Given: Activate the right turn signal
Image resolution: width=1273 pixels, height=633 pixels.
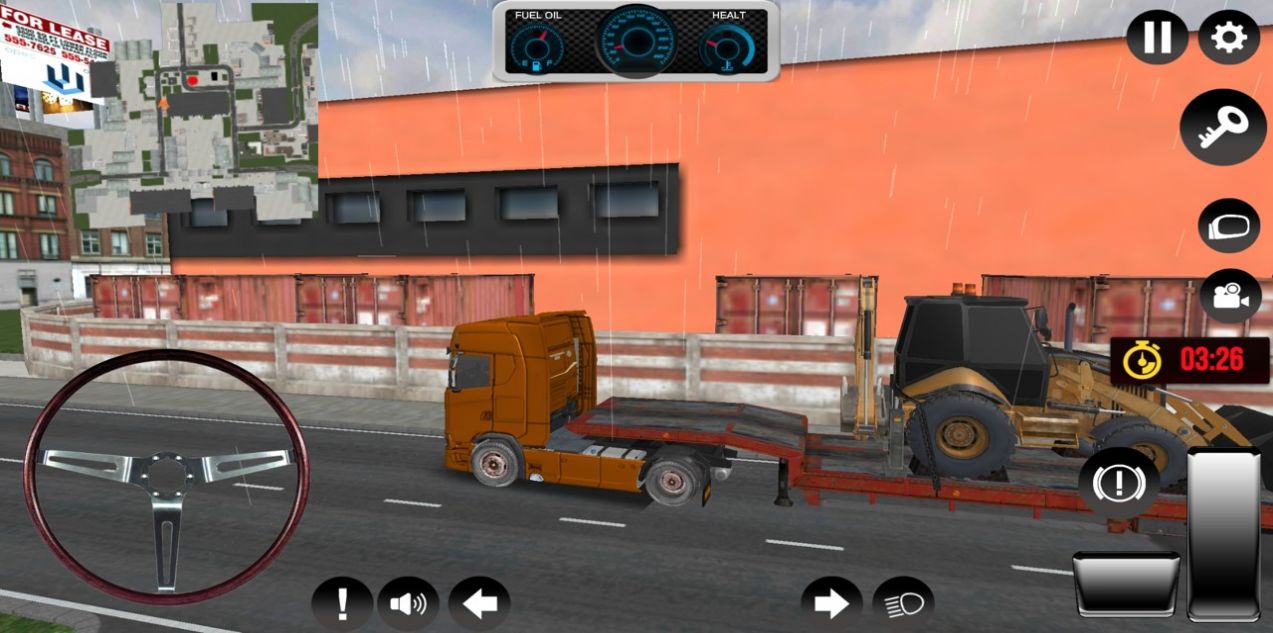Looking at the screenshot, I should [x=831, y=604].
